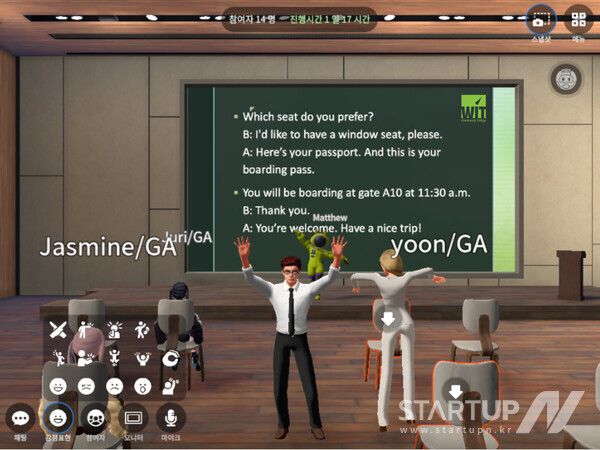600x450 pixels.
Task: Select the squinting upset face emoji
Action: click(x=86, y=384)
